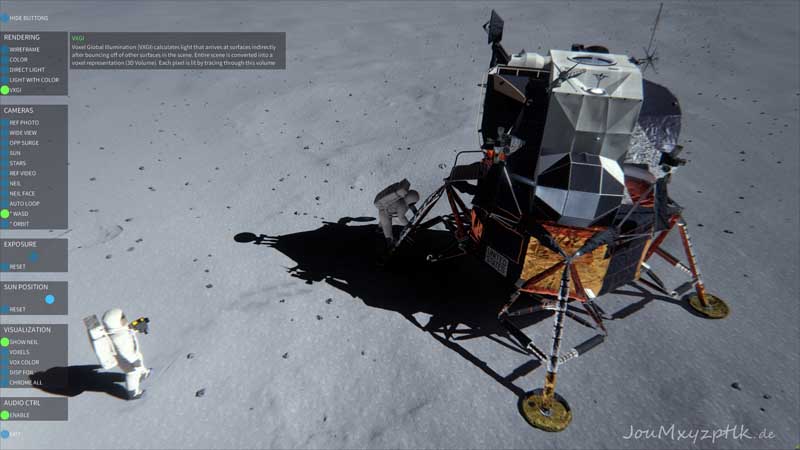This screenshot has width=800, height=450.
Task: Click the Sun Position slider handle
Action: 50,299
